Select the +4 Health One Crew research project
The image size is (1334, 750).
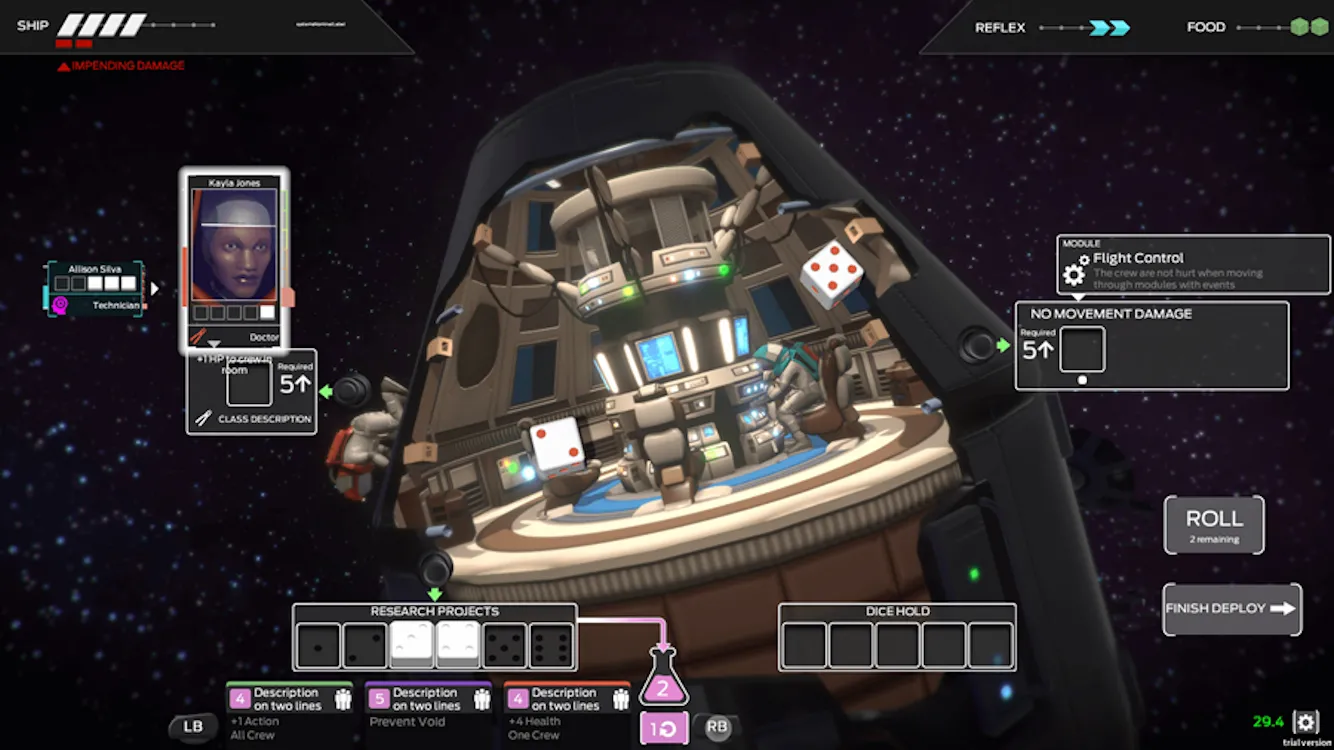[567, 710]
